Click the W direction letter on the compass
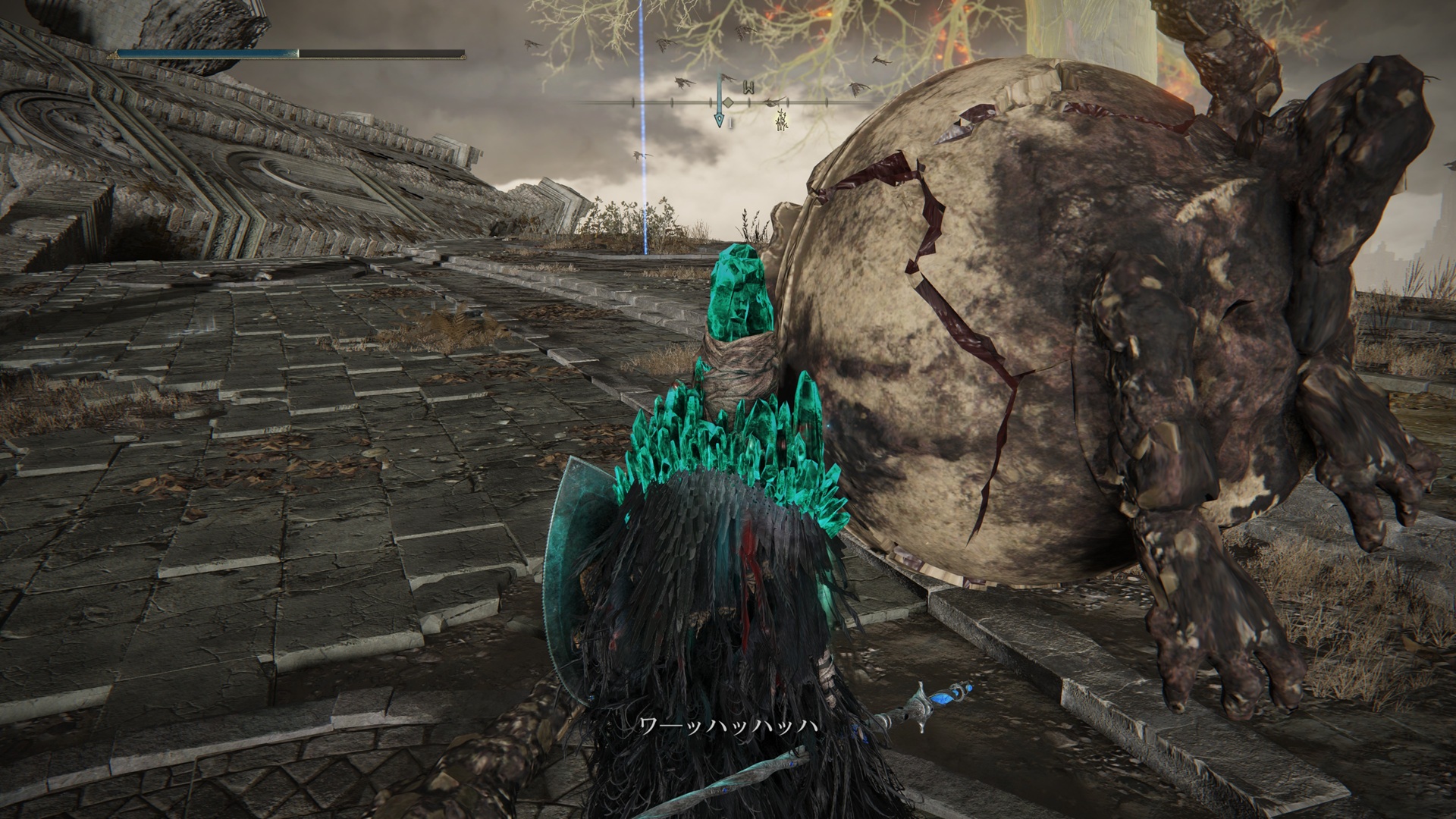The image size is (1456, 819). [x=748, y=88]
